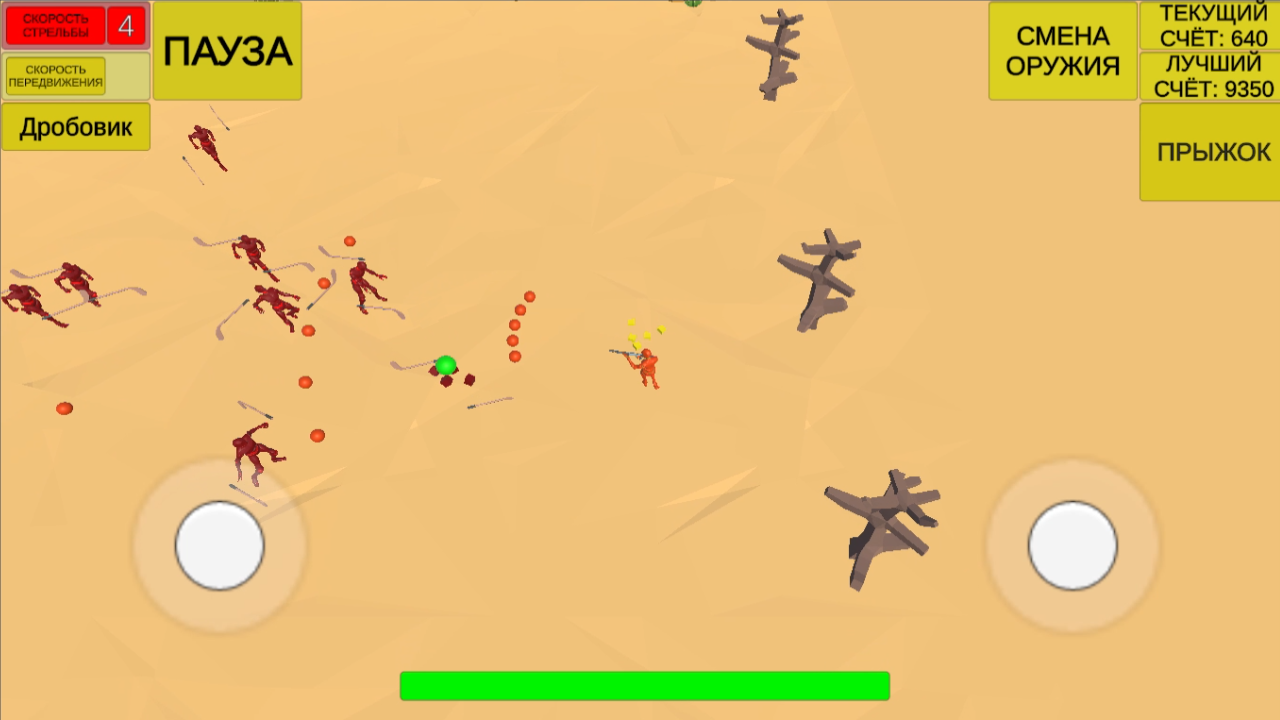Select the Дробовик weapon label

pyautogui.click(x=74, y=127)
